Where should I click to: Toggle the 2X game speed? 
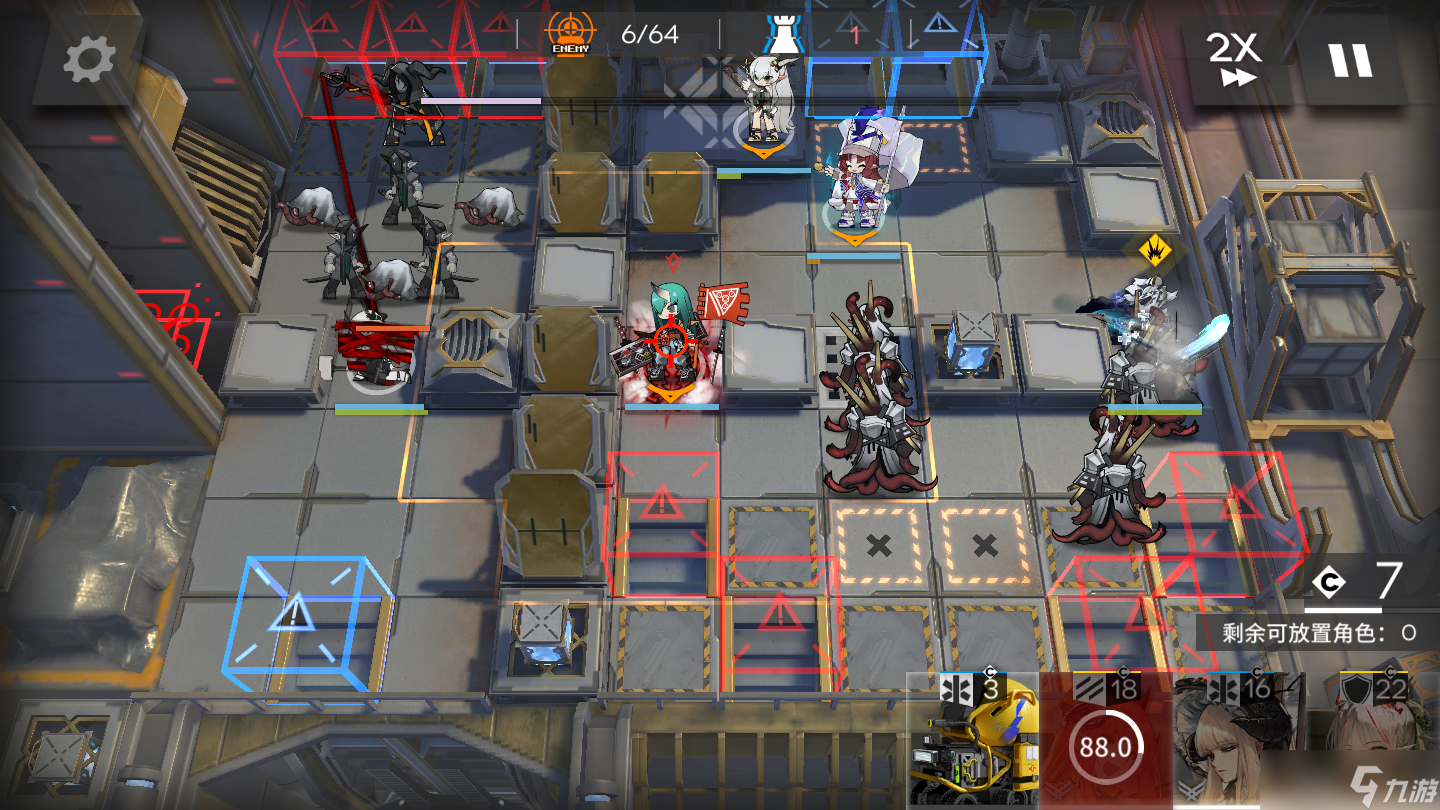pyautogui.click(x=1236, y=60)
